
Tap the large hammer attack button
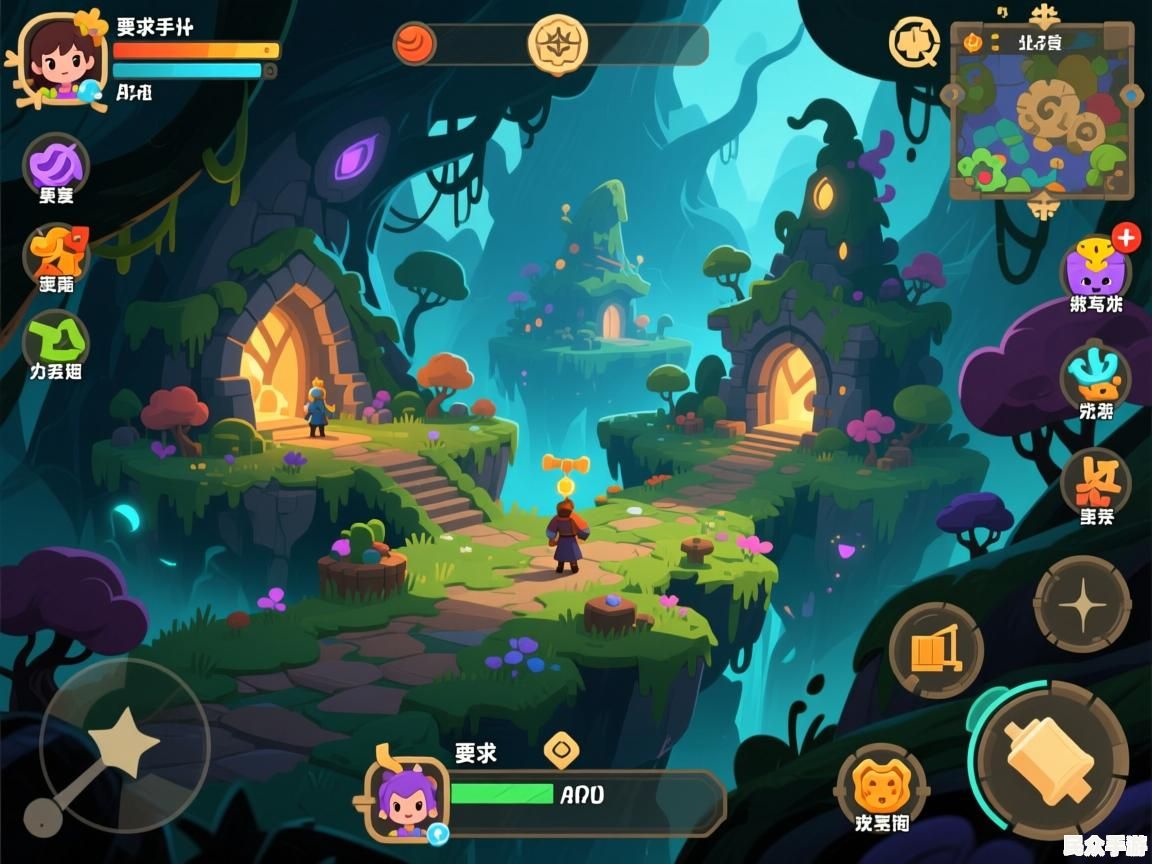[1051, 760]
